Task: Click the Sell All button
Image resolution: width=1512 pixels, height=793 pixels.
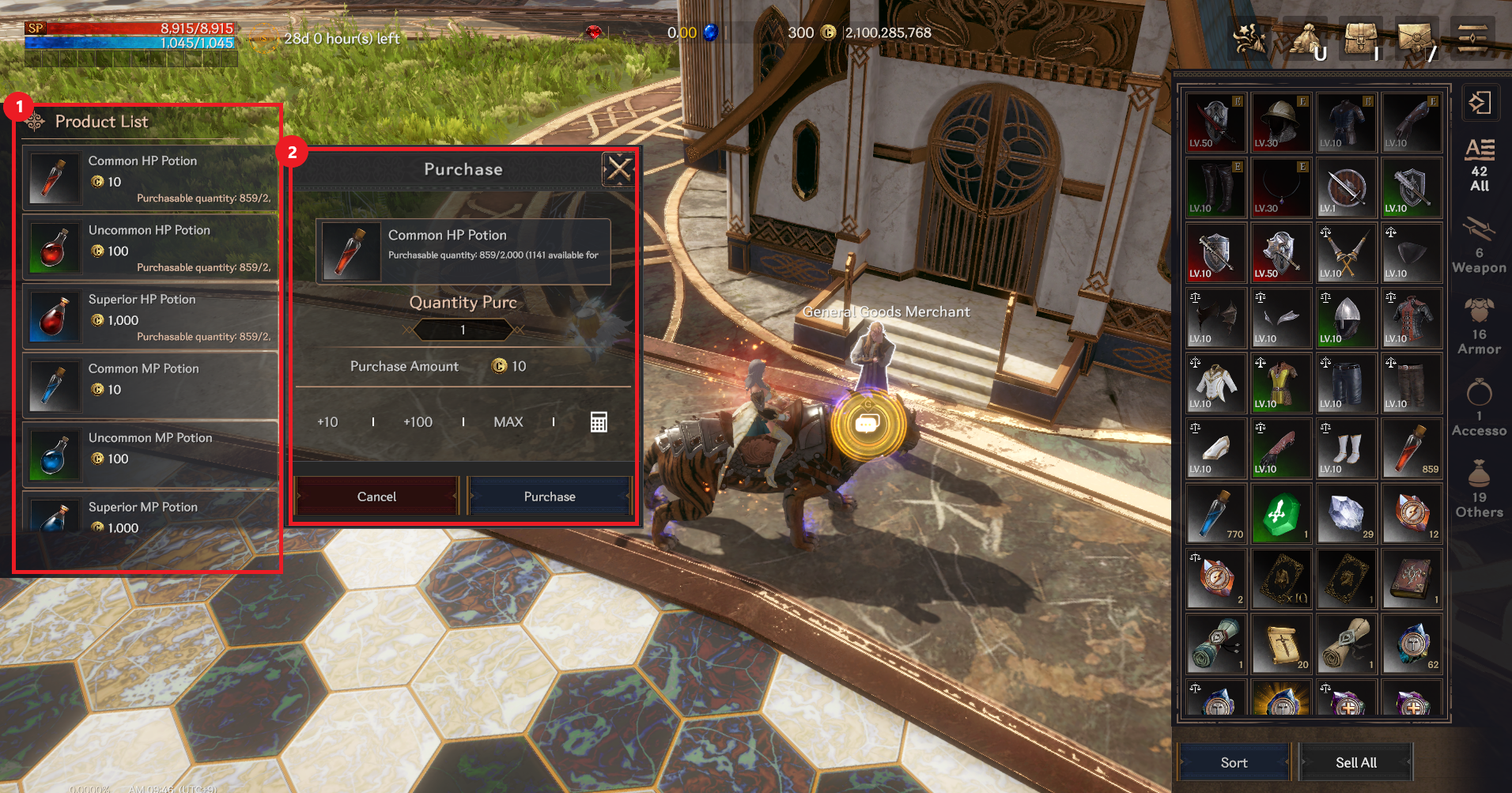Action: point(1355,762)
